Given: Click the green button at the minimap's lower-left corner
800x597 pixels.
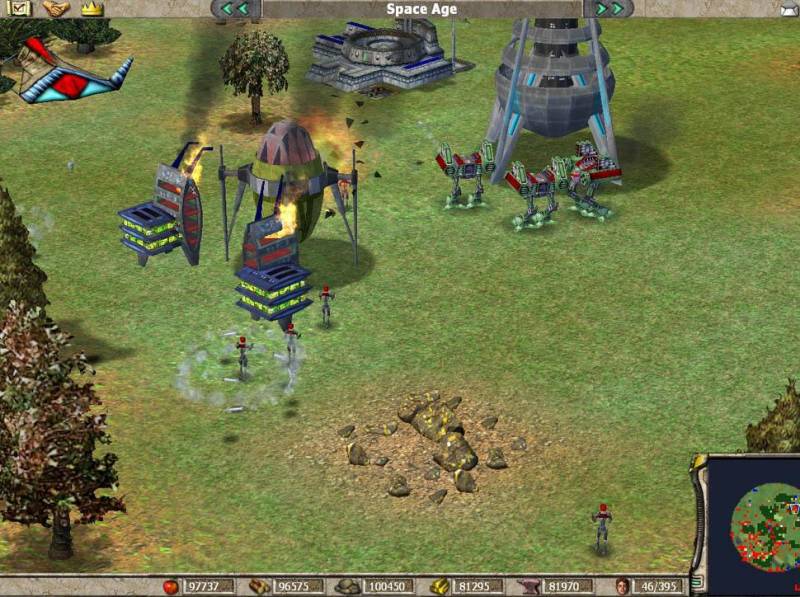Looking at the screenshot, I should pos(698,581).
